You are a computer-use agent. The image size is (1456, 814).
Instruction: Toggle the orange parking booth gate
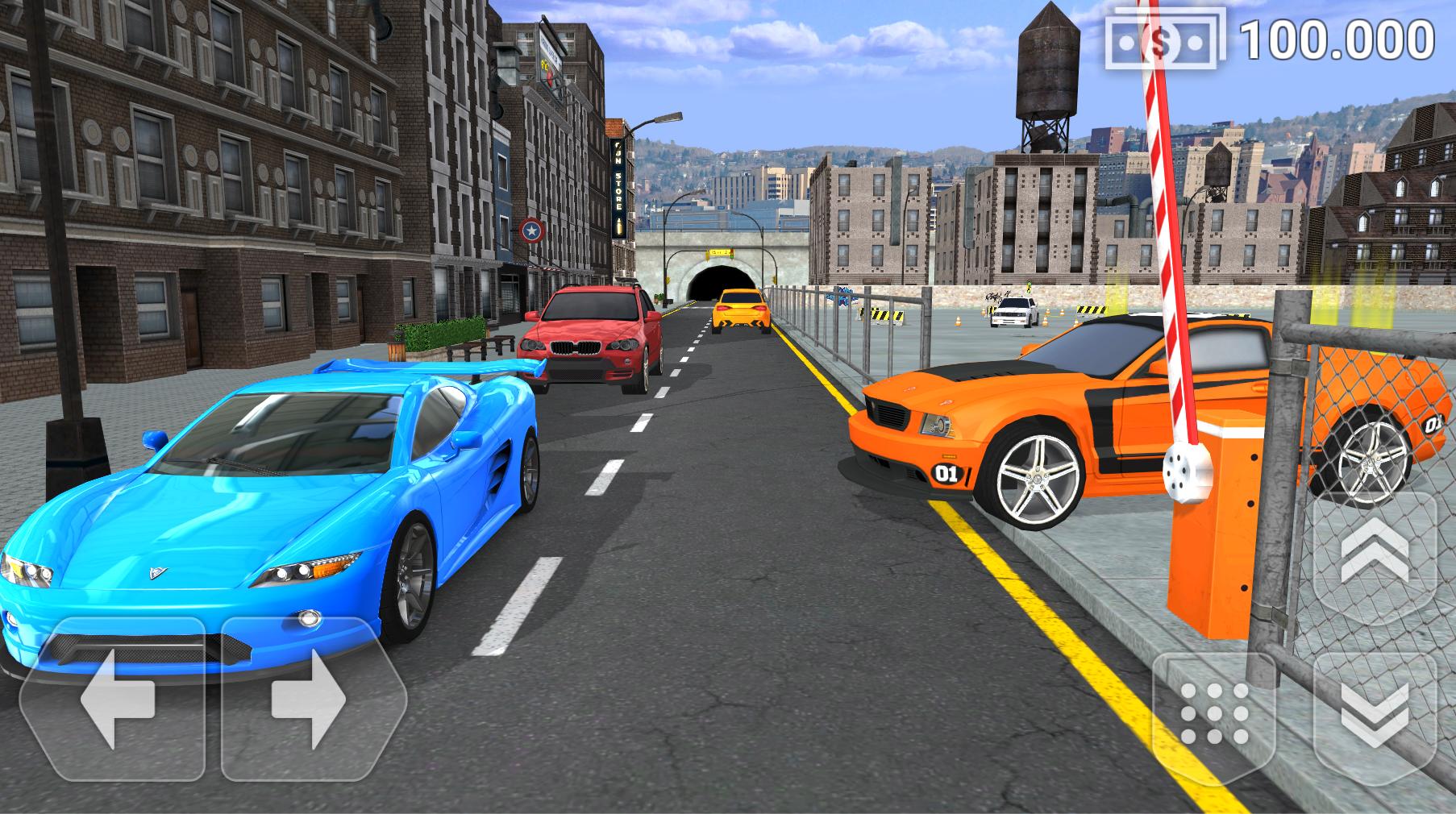pos(1220,548)
